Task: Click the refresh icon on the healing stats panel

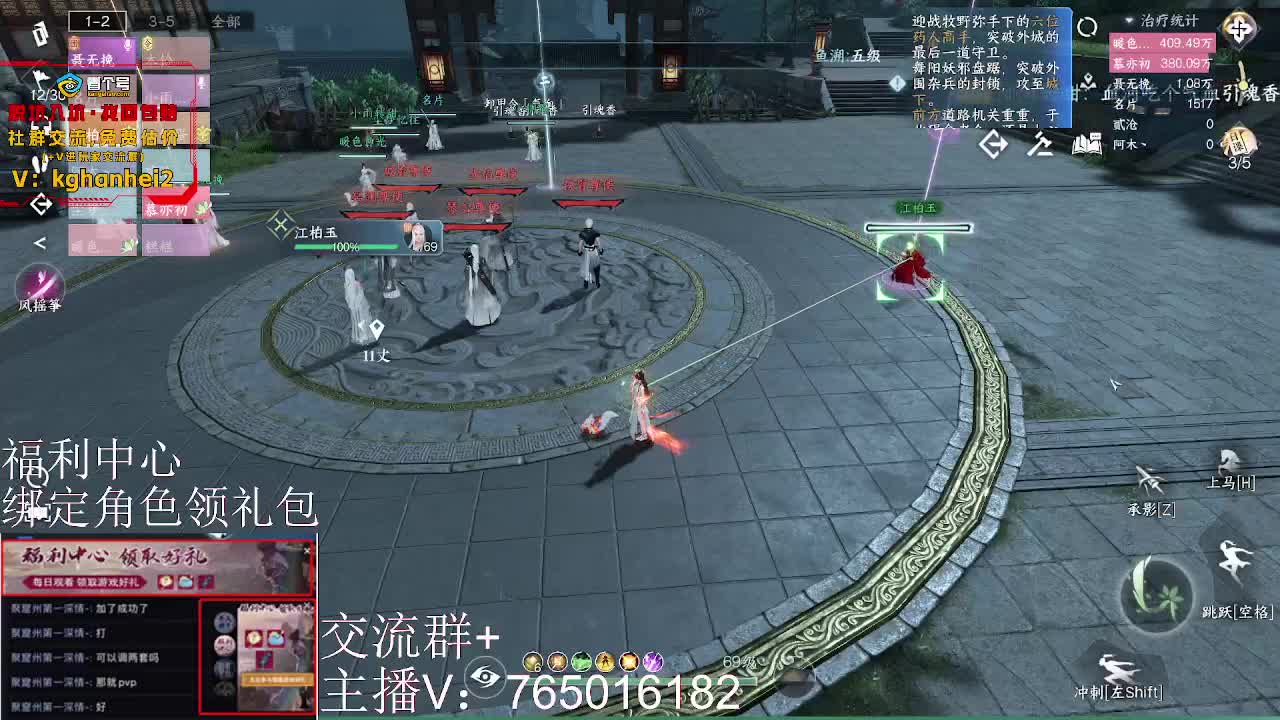Action: [1087, 26]
